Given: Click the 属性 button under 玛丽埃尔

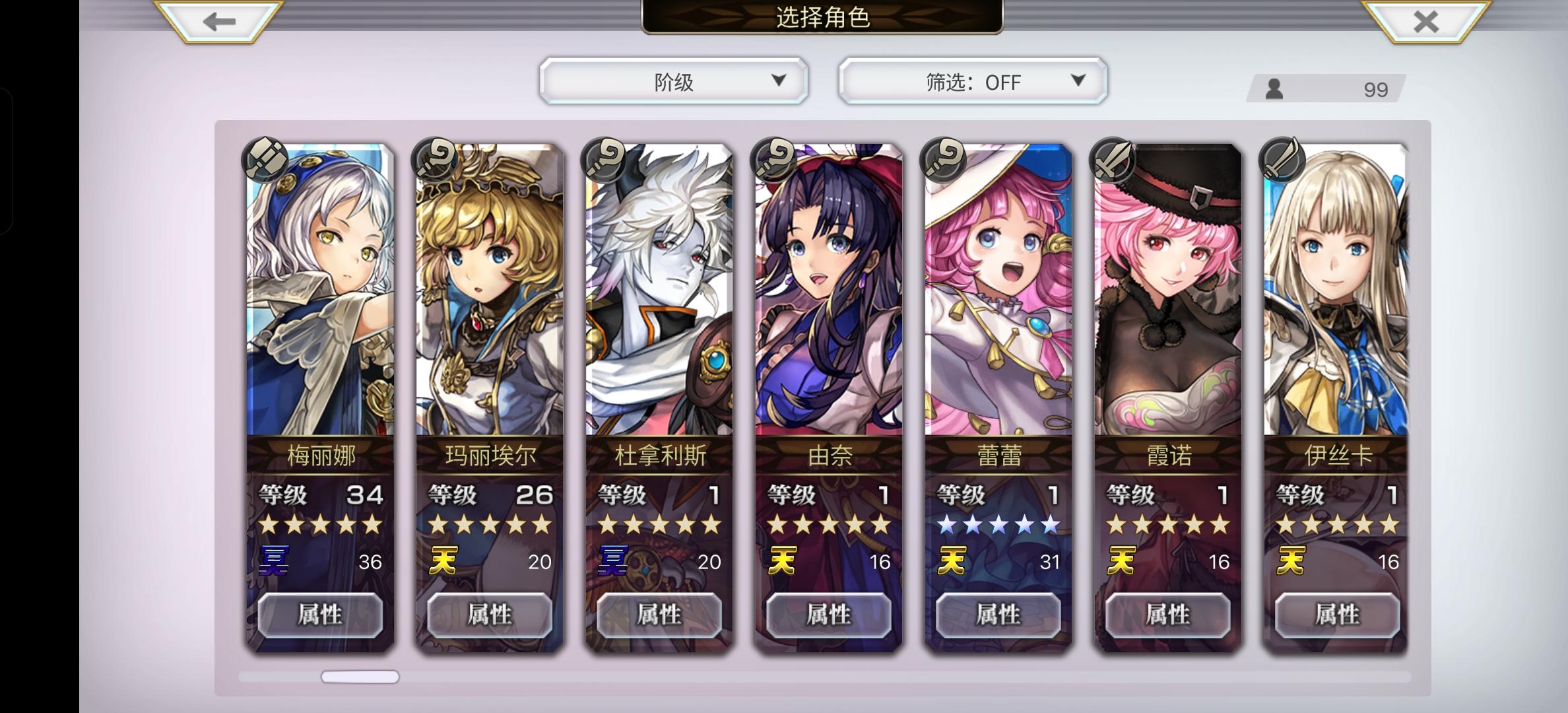Looking at the screenshot, I should point(490,614).
